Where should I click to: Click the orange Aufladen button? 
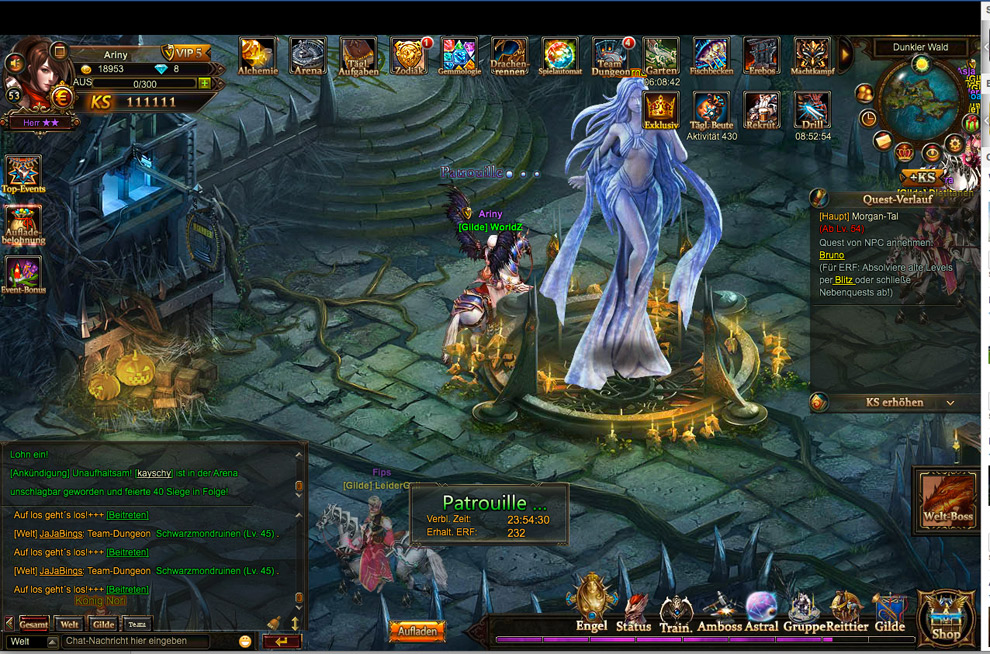click(x=417, y=632)
